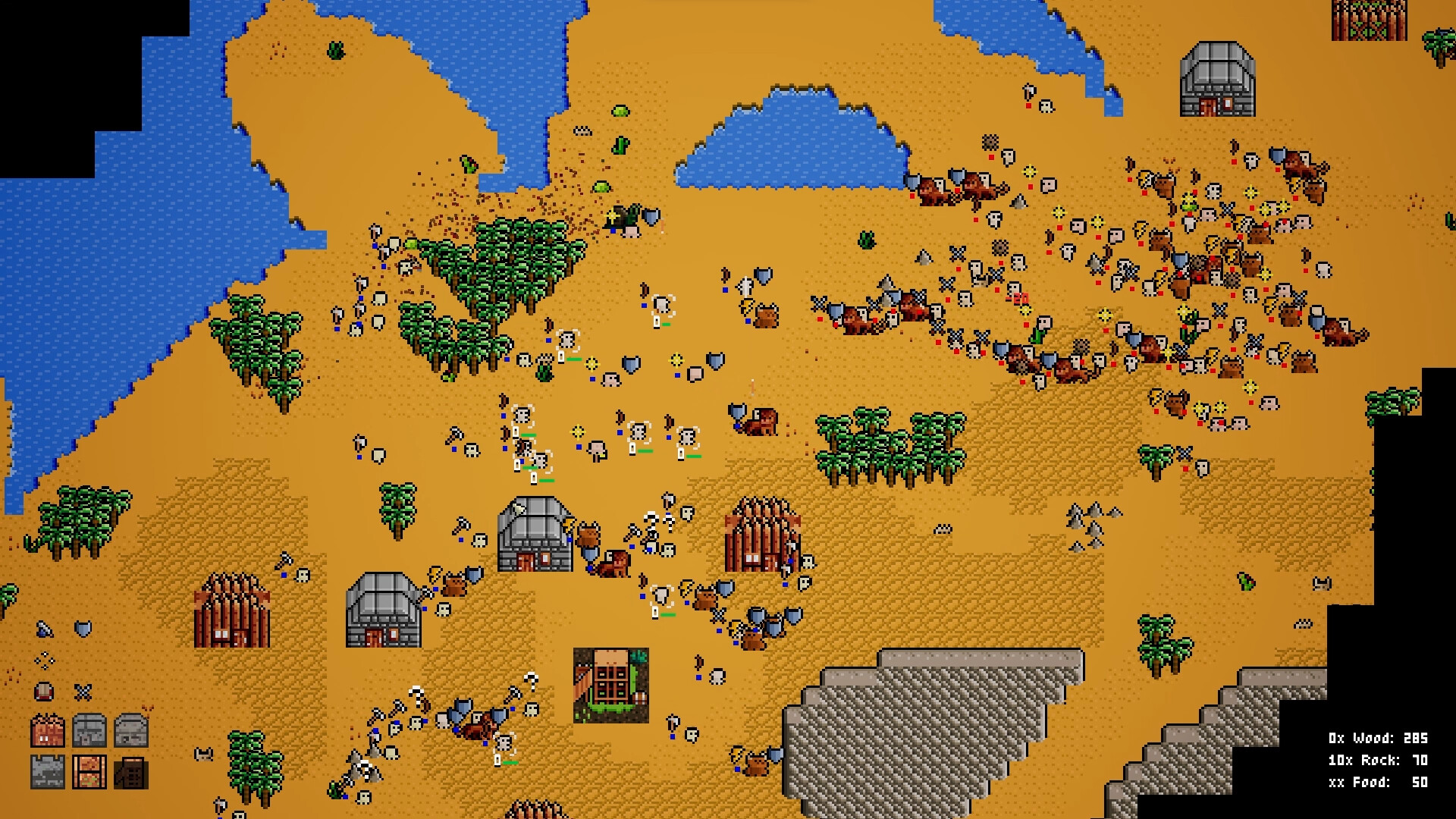Select the wooden fence gate build option
Image resolution: width=1456 pixels, height=819 pixels.
89,772
